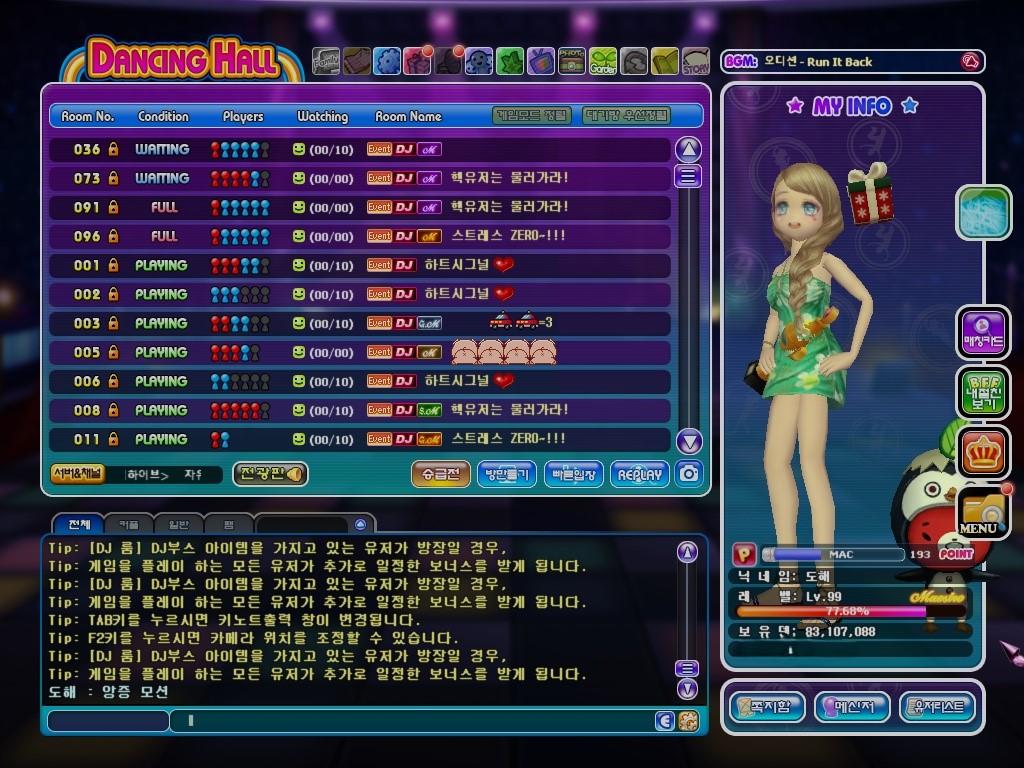Open the Story icon

tap(696, 62)
